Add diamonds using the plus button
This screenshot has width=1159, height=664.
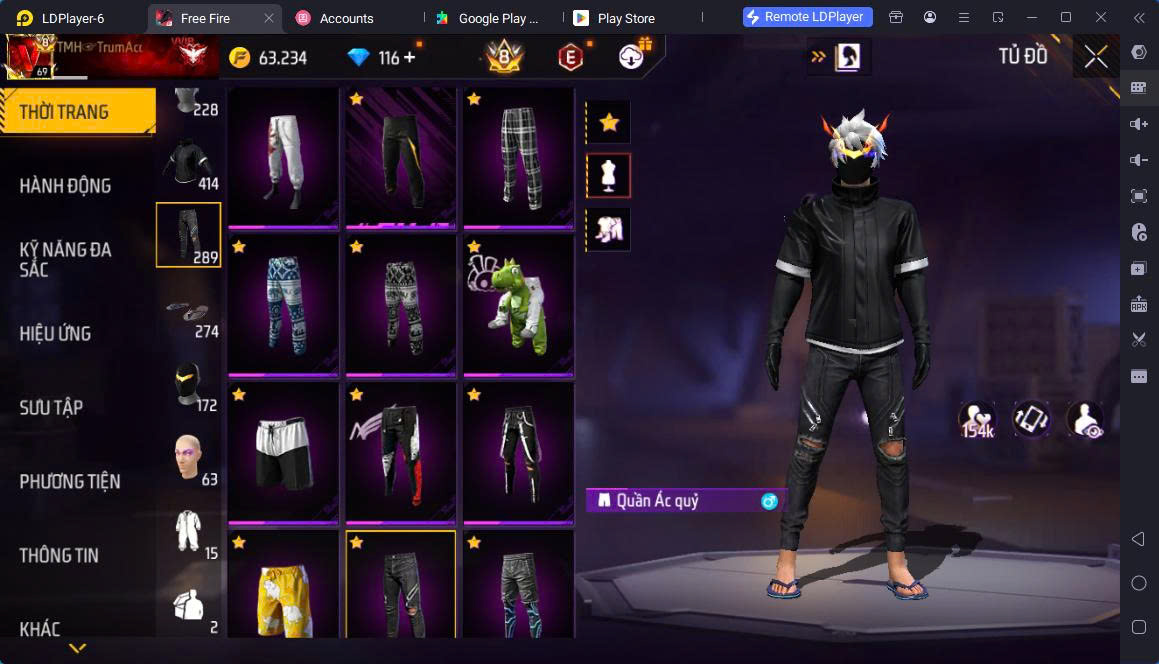[x=410, y=58]
